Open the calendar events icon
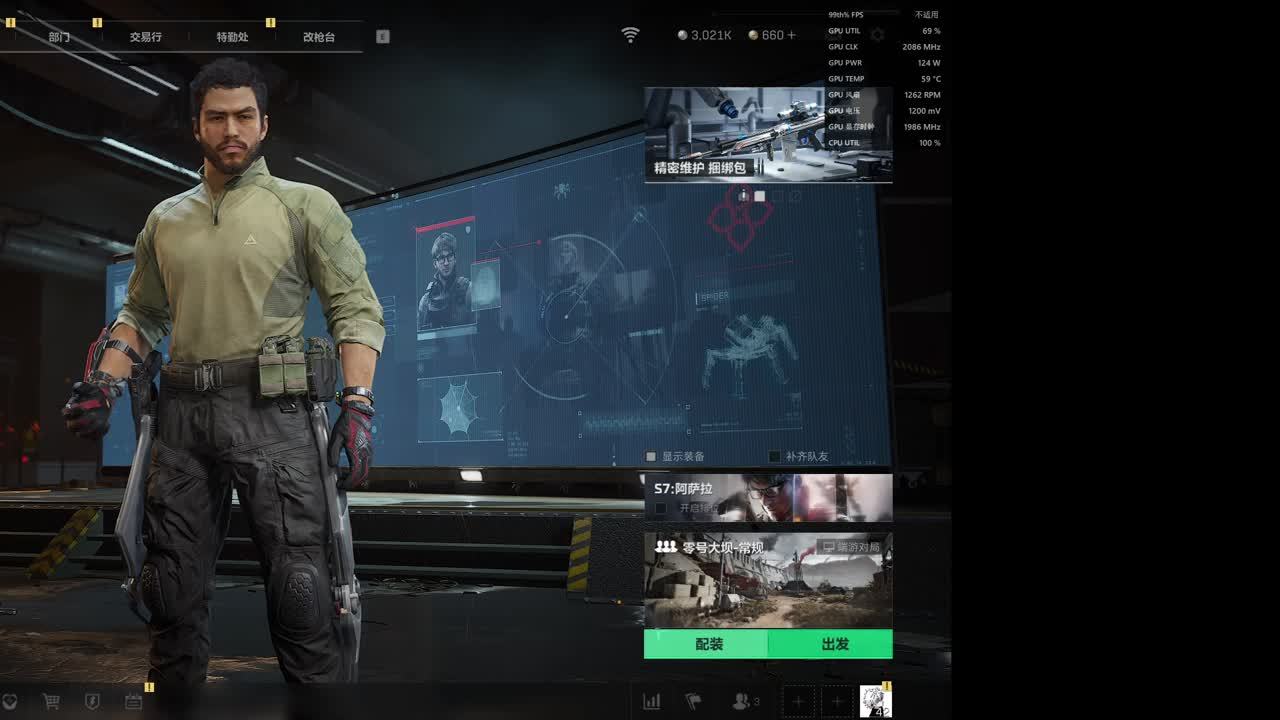The image size is (1280, 720). coord(133,702)
